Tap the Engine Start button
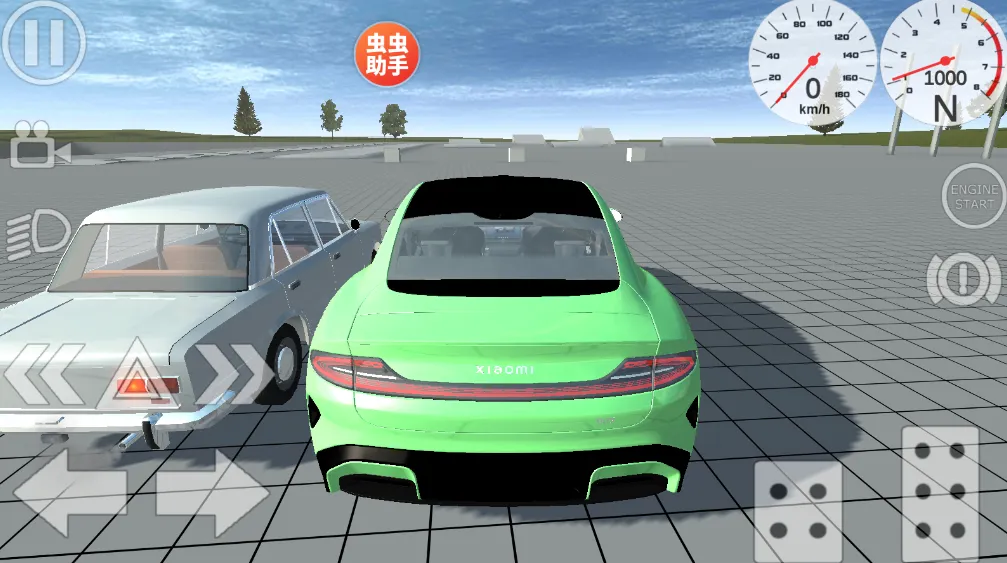 pos(973,196)
